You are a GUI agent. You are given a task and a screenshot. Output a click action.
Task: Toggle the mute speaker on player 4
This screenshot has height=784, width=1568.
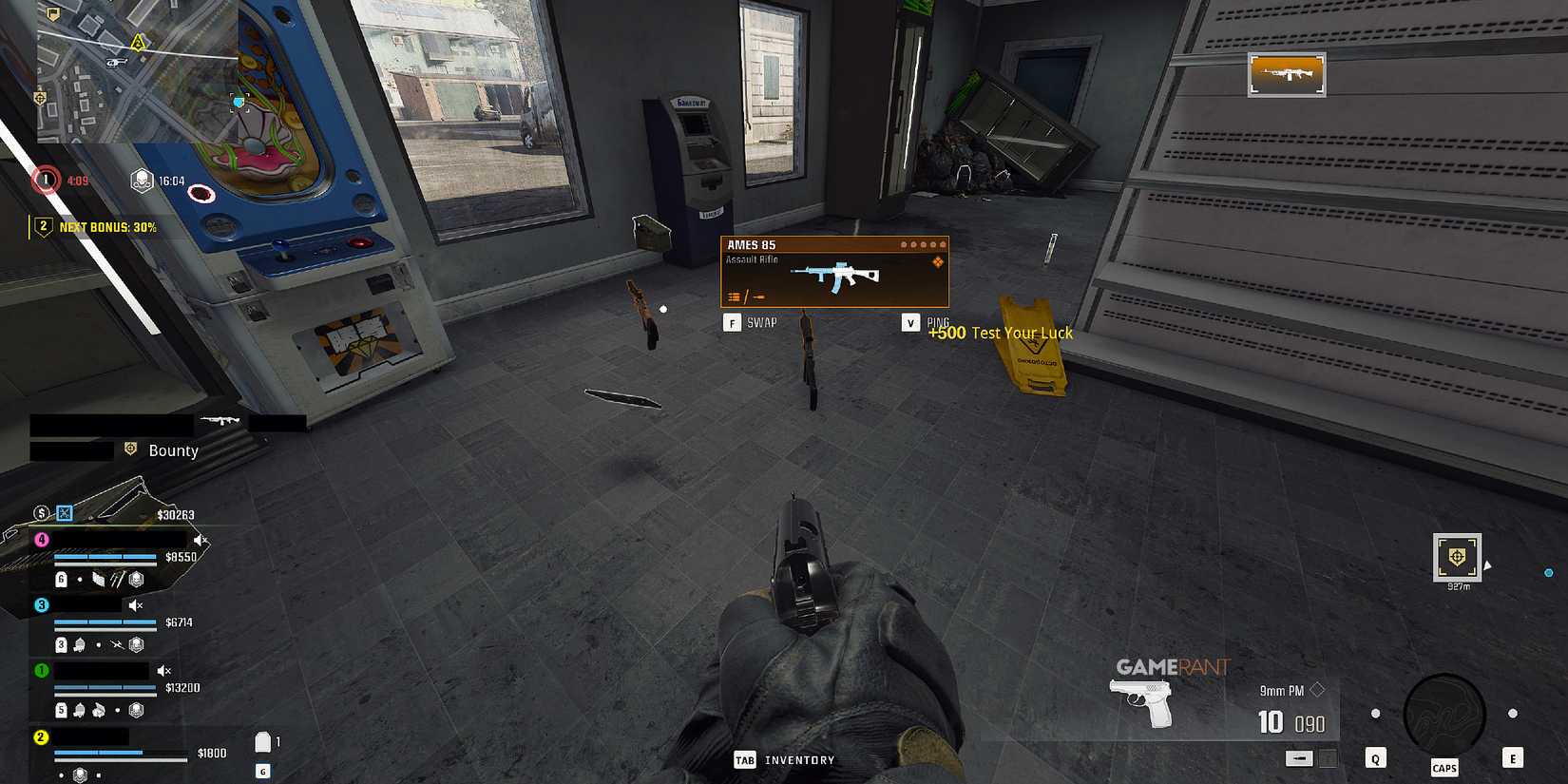[x=199, y=538]
